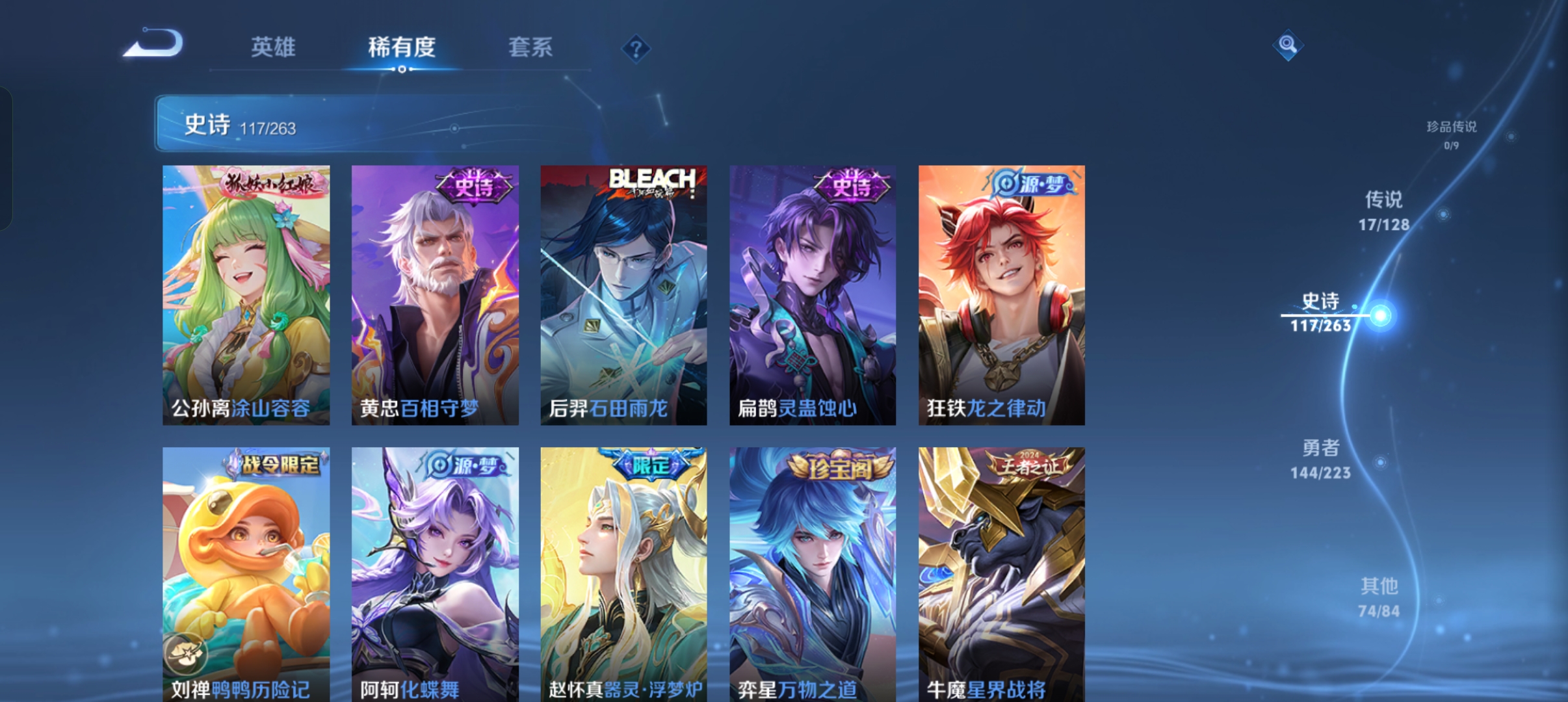View the 扁鹊 灵蛊蚀心 skin card
The height and width of the screenshot is (702, 1568).
tap(813, 295)
